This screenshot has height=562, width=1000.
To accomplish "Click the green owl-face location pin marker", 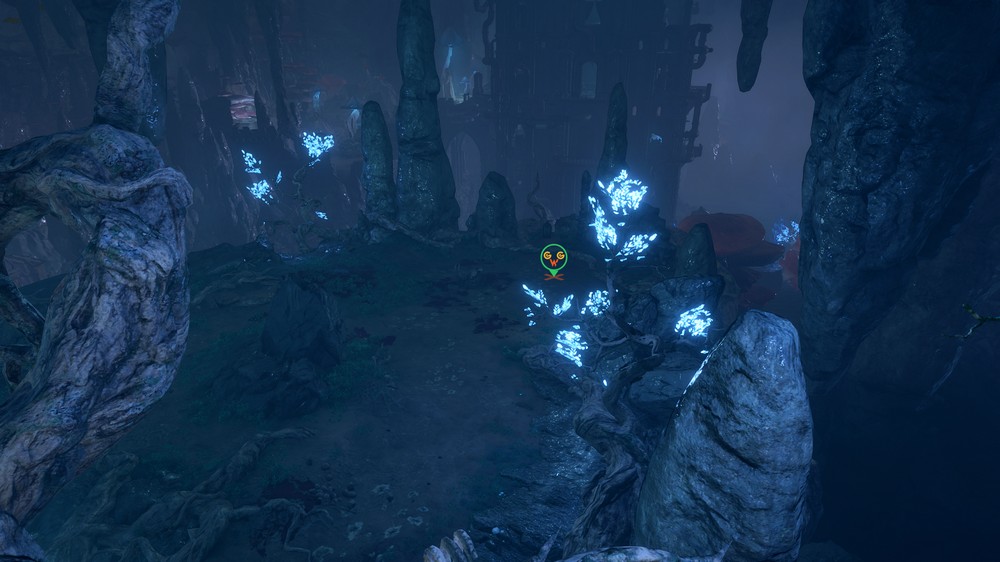I will (553, 259).
